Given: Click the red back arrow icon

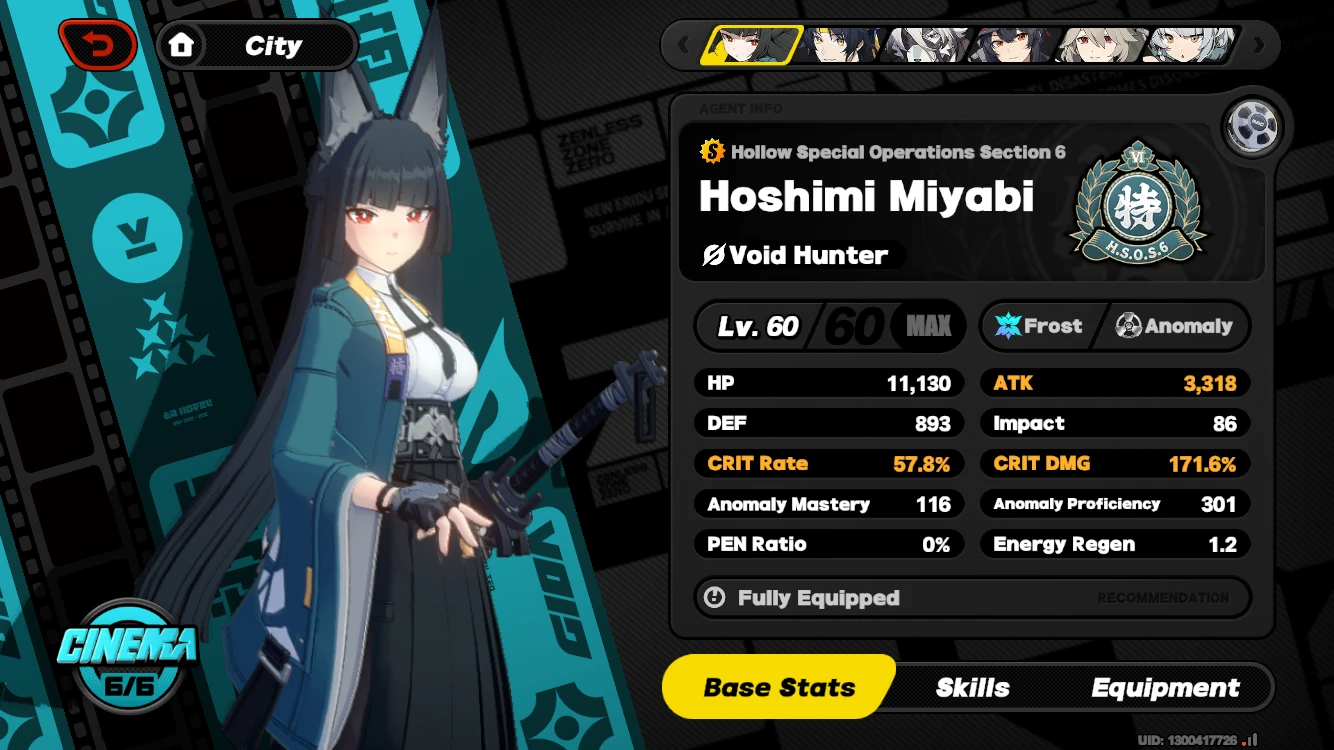Looking at the screenshot, I should [99, 44].
